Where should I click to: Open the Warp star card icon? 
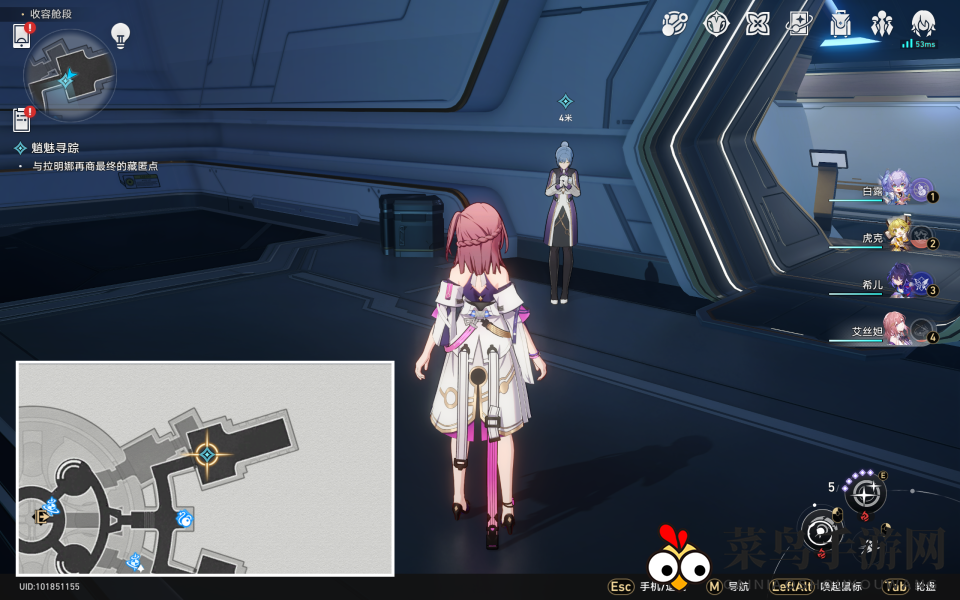tap(799, 24)
